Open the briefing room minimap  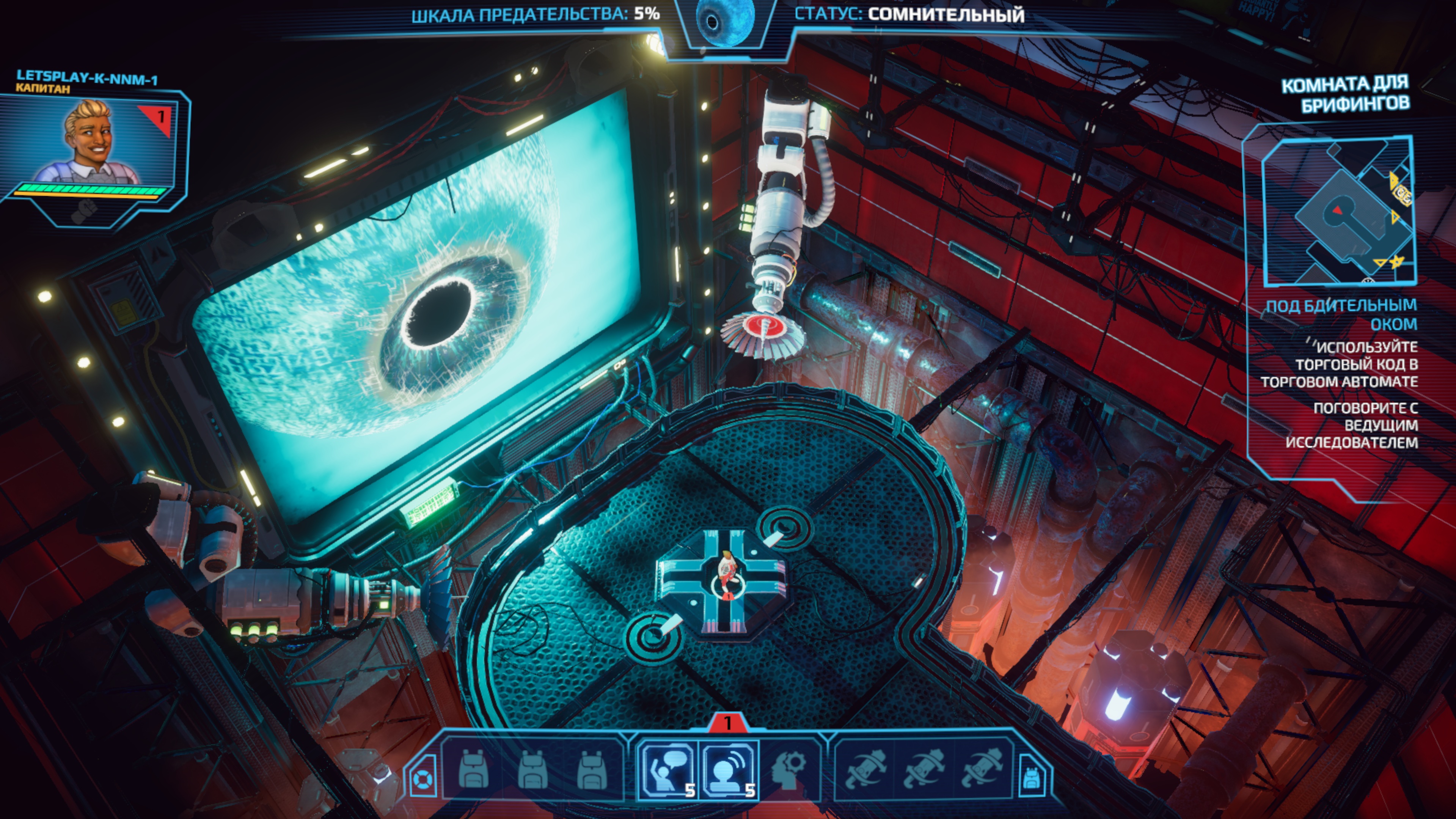tap(1337, 210)
